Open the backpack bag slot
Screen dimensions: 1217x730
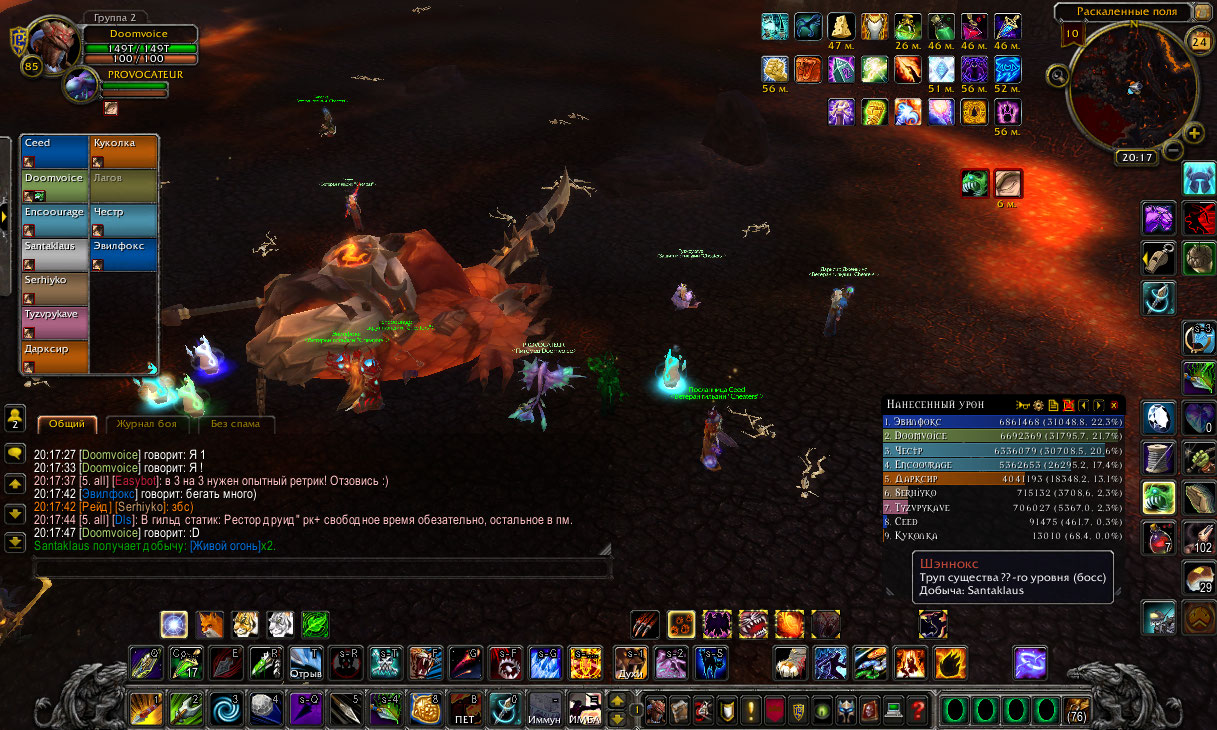pyautogui.click(x=1076, y=710)
